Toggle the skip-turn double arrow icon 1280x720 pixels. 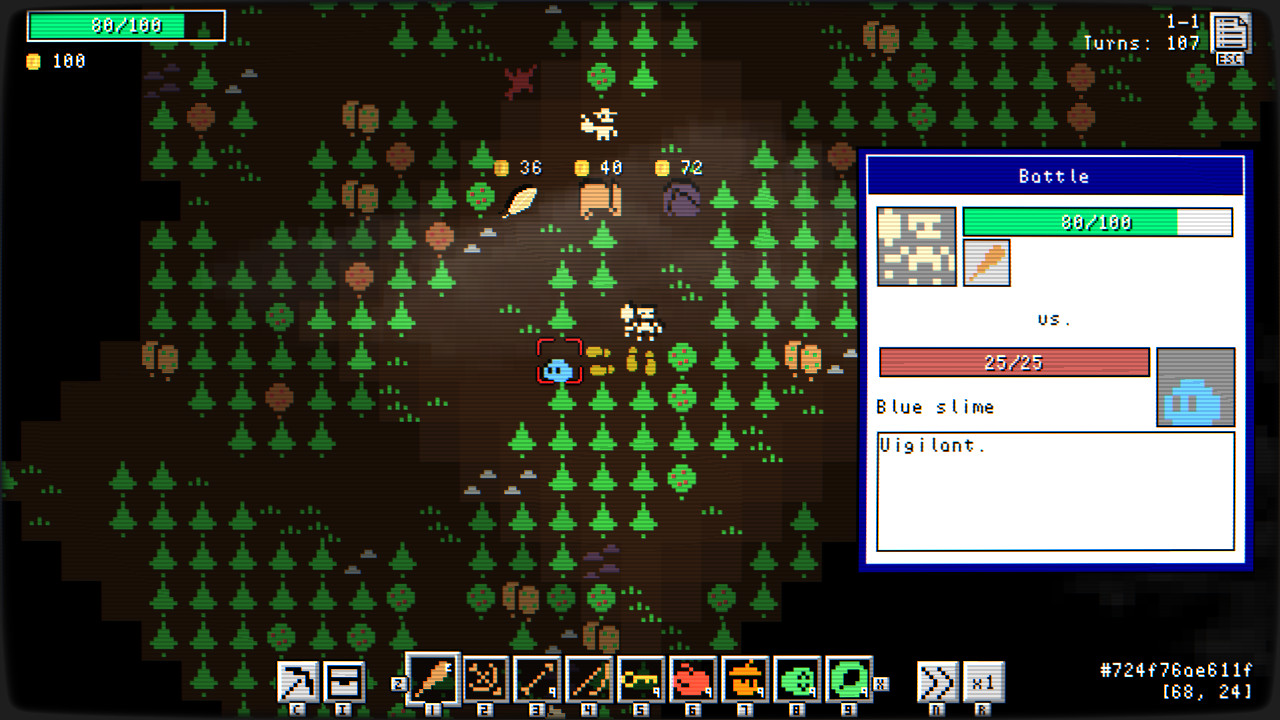[937, 683]
